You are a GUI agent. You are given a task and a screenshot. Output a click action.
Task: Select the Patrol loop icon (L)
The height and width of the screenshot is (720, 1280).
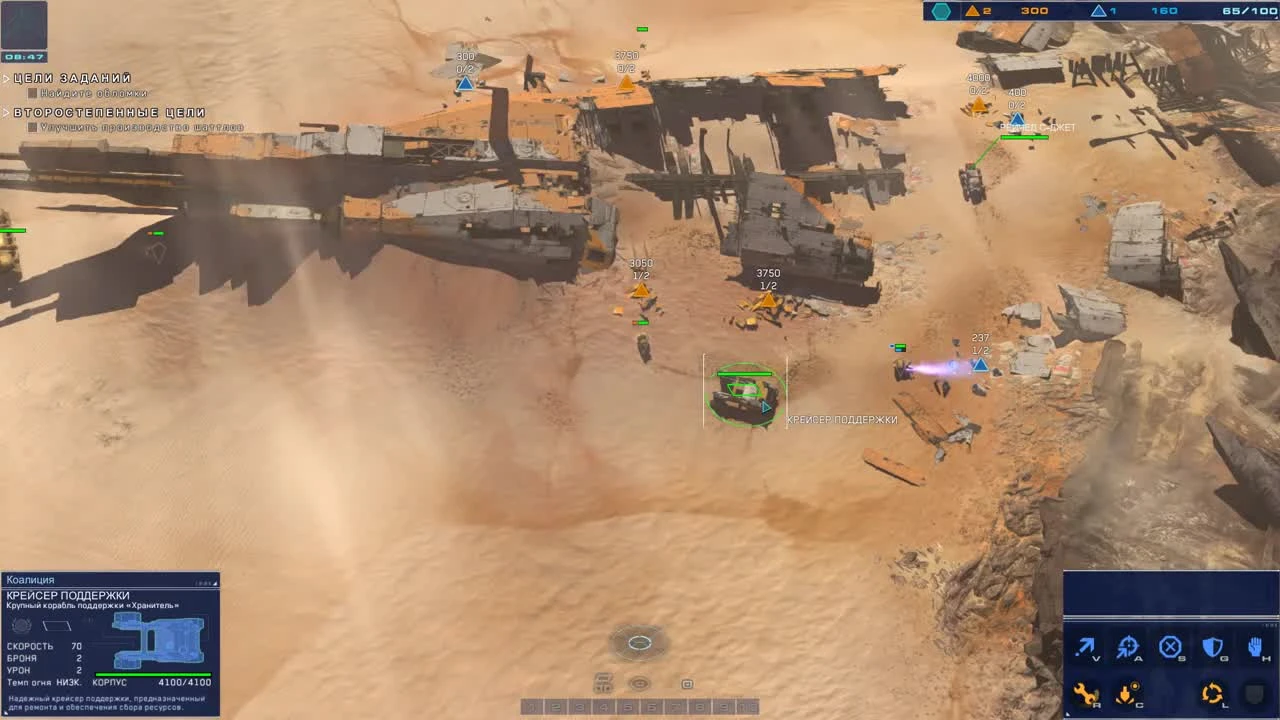1211,693
